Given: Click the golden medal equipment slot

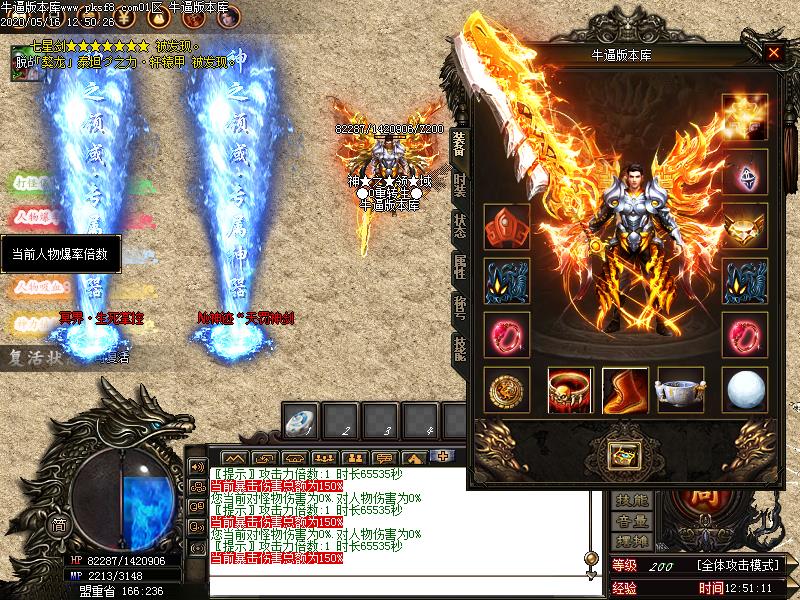Looking at the screenshot, I should (x=506, y=389).
